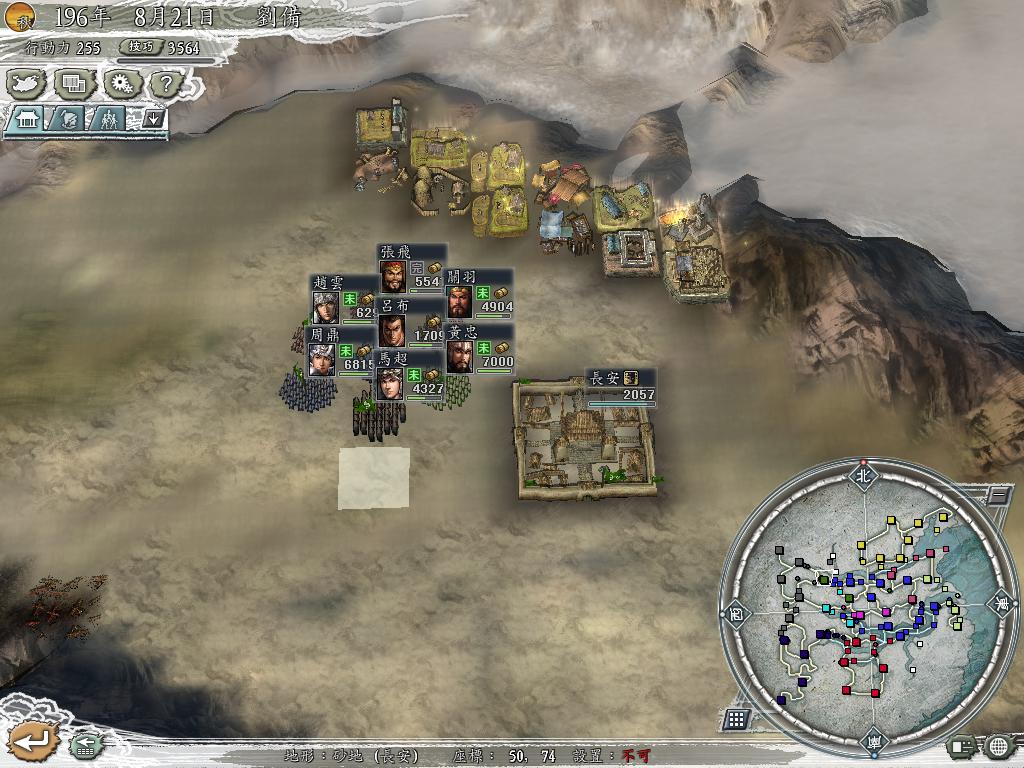The image size is (1024, 768).
Task: Rotate view north with the 北 marker
Action: 862,475
